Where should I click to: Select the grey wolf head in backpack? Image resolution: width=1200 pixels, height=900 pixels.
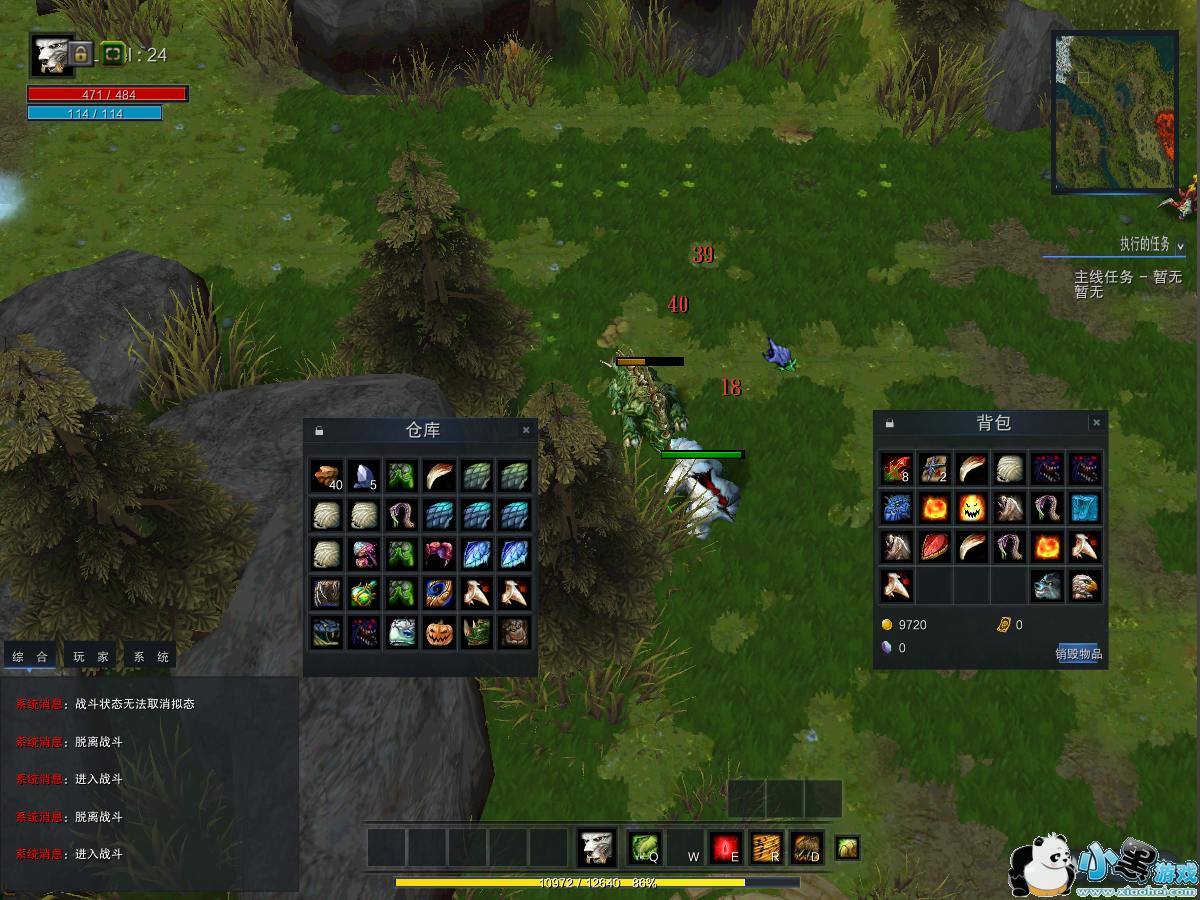tap(1047, 586)
